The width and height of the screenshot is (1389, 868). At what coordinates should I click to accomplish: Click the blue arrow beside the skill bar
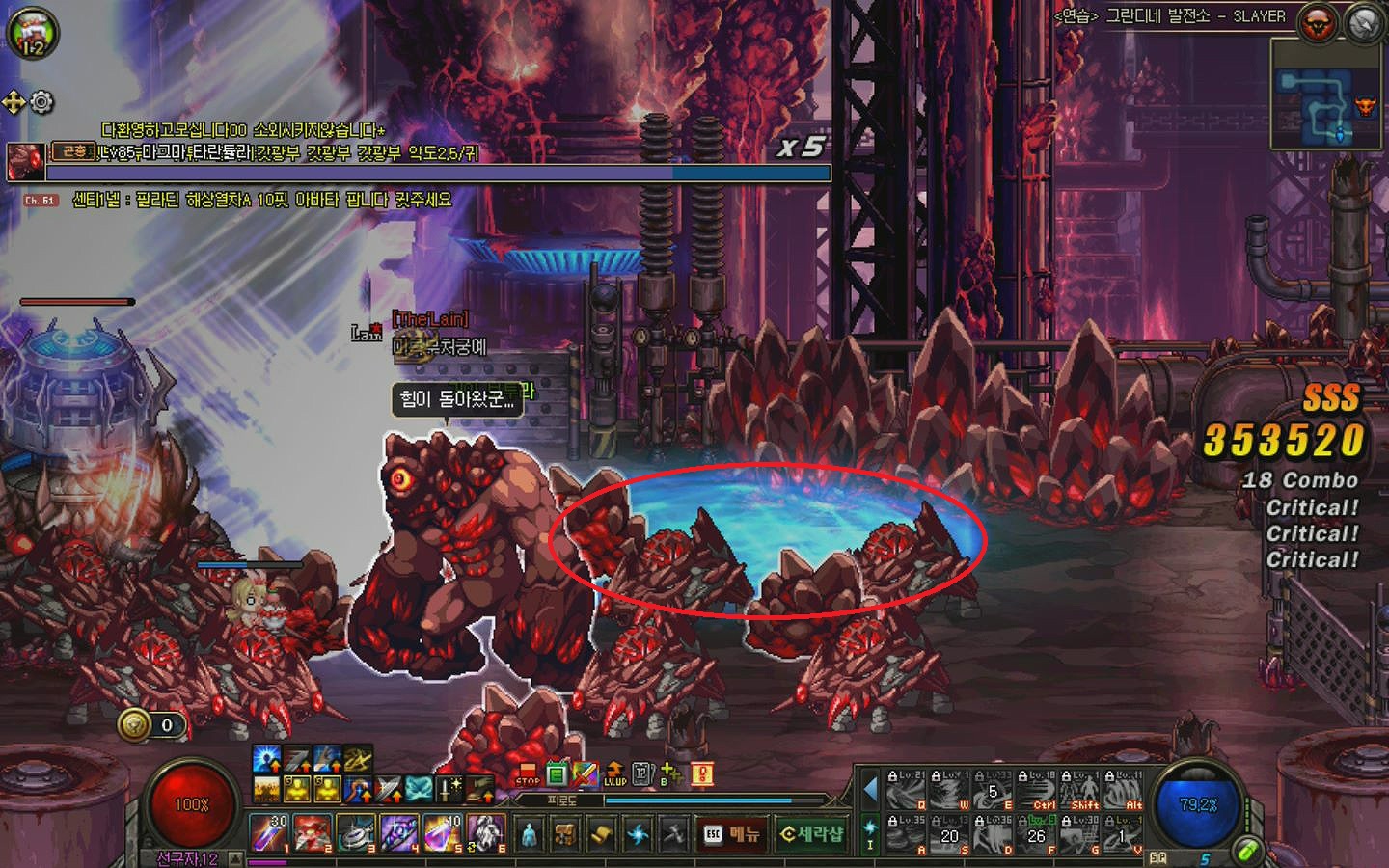pos(870,790)
